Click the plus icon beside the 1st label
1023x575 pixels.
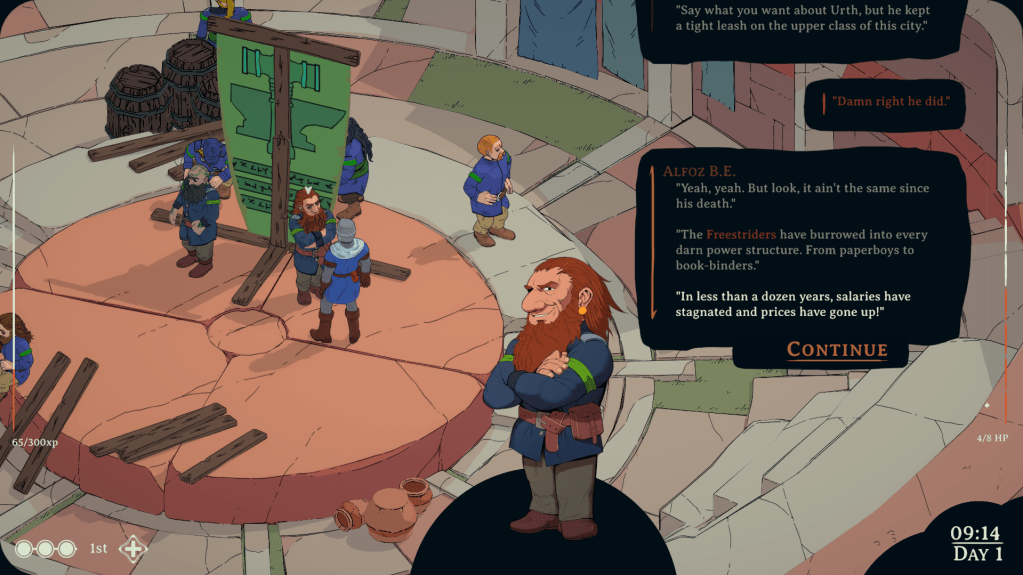point(132,548)
